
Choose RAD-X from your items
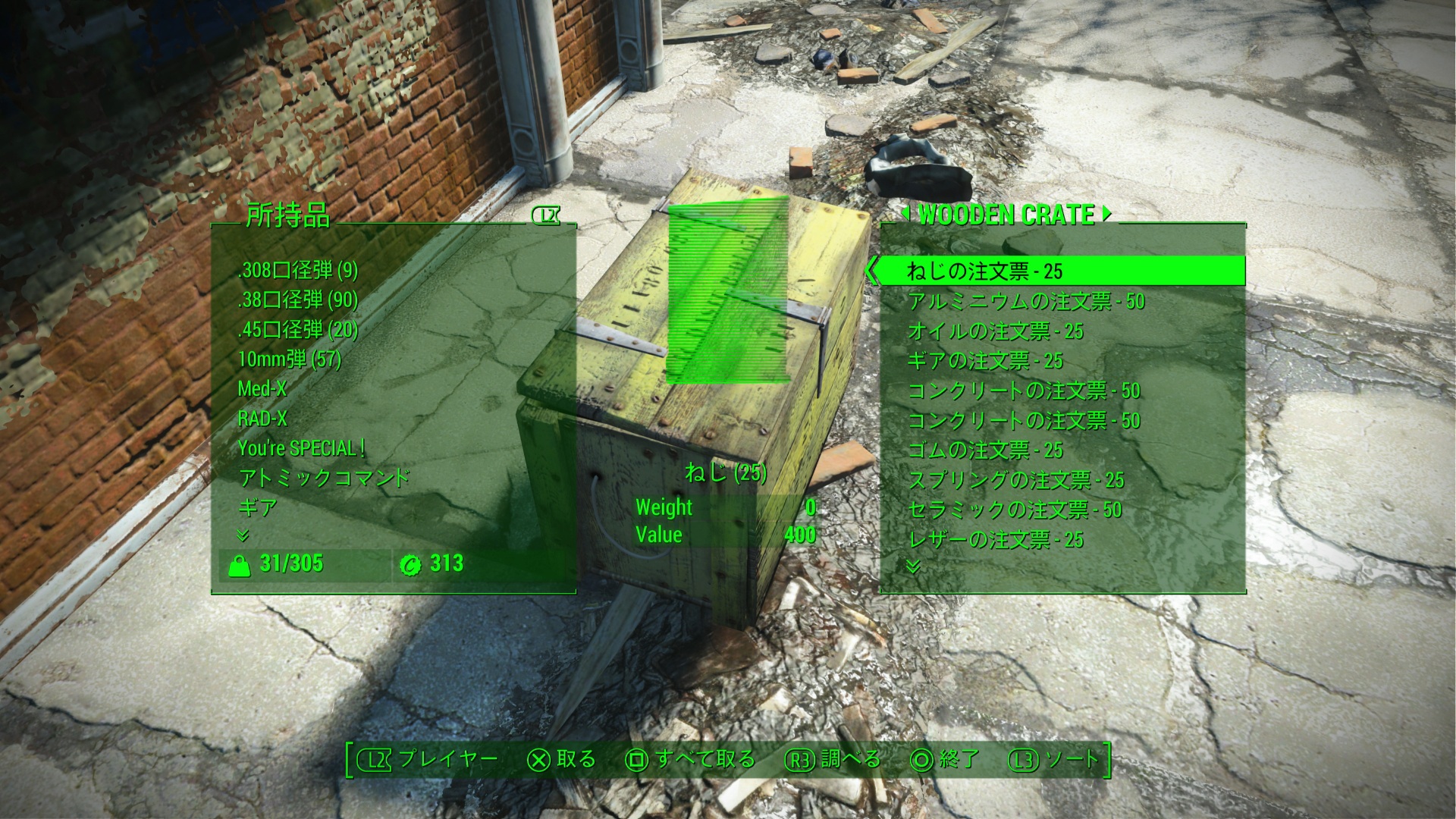pos(262,418)
